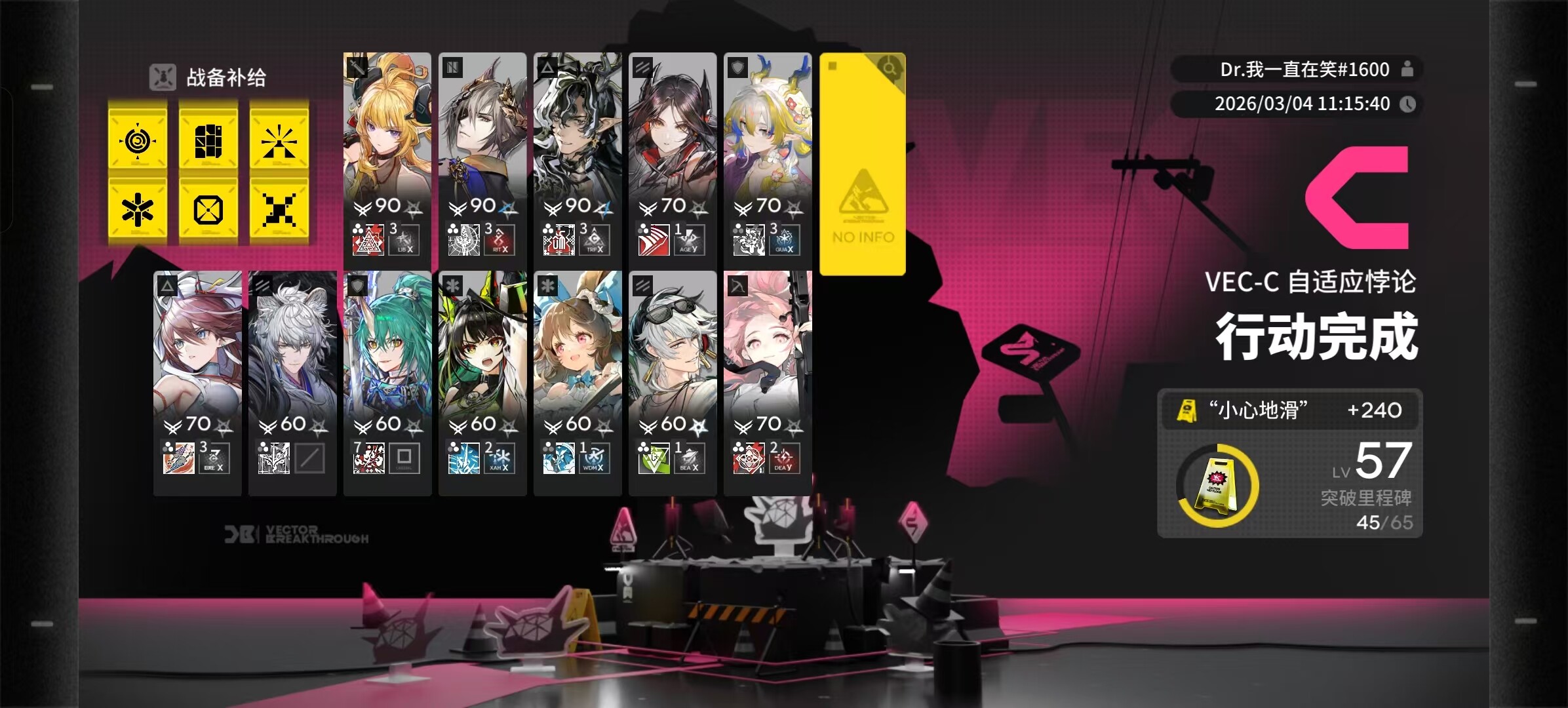Select the six-petal asterisk supply tile
The height and width of the screenshot is (708, 1568).
point(138,210)
